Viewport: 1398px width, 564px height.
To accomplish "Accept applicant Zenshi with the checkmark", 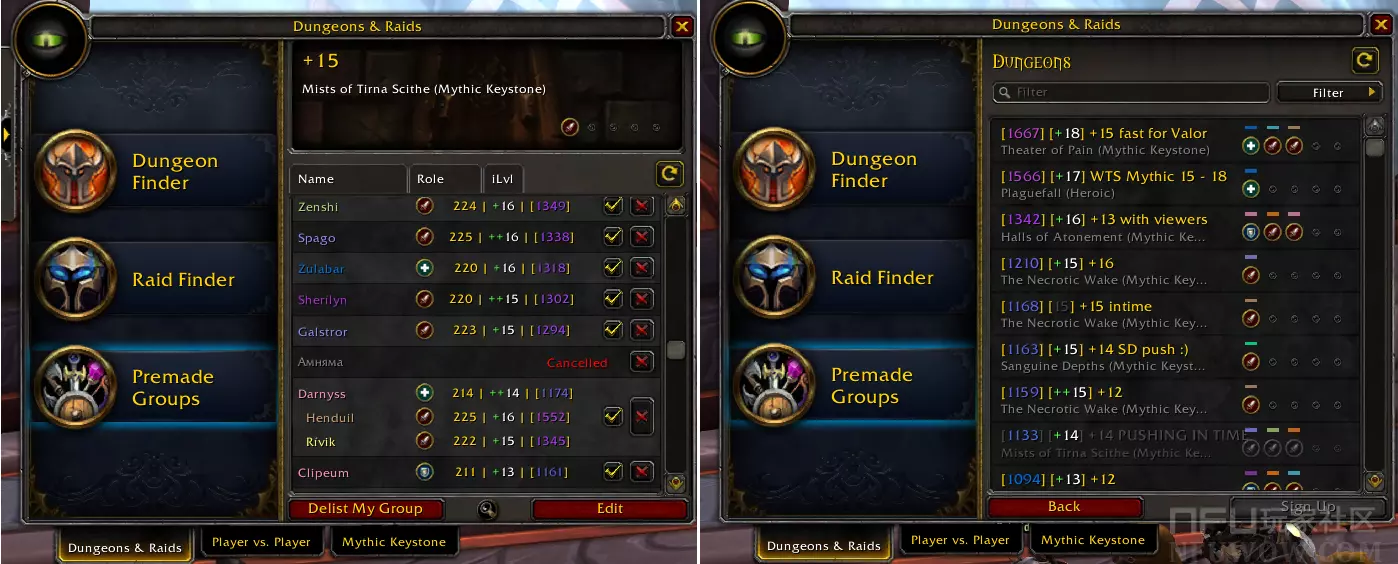I will (x=613, y=206).
